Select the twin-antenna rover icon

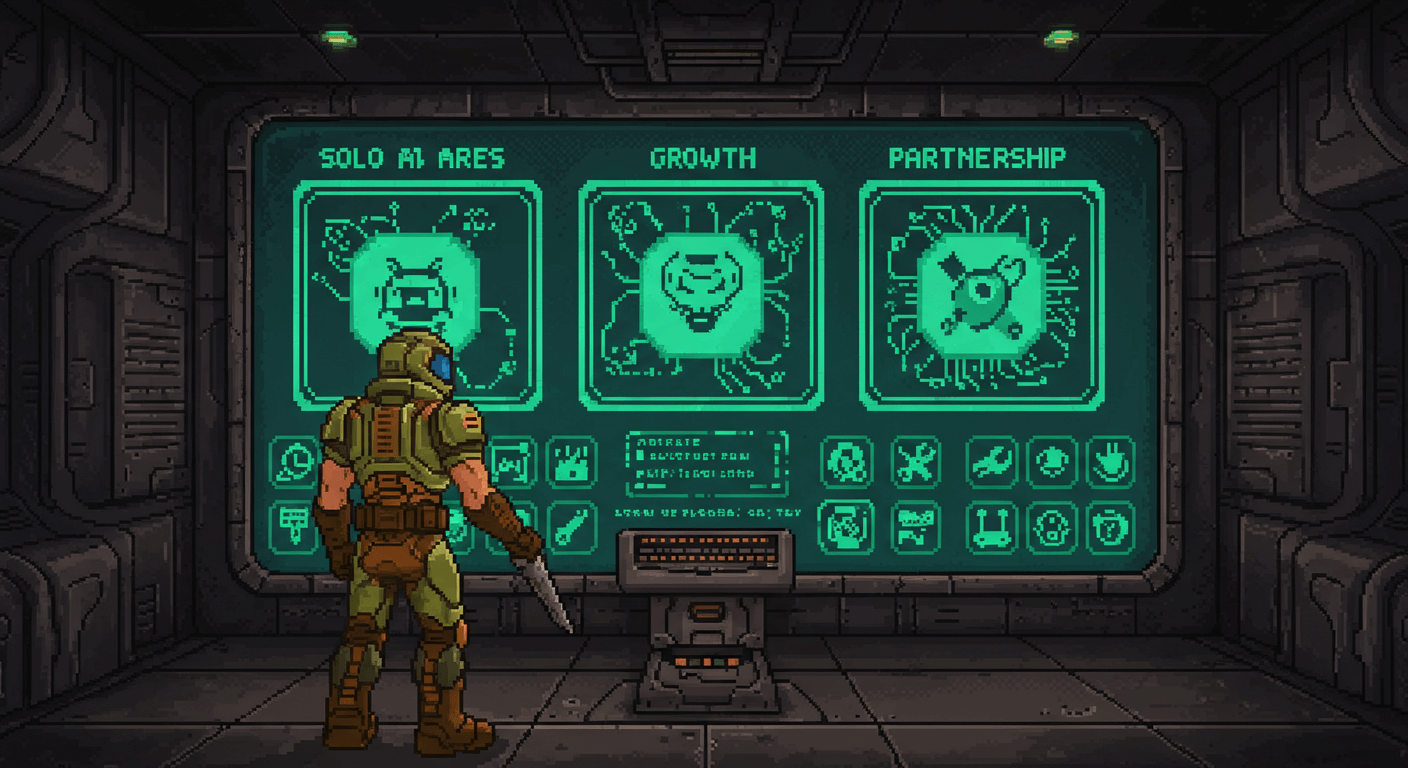991,527
